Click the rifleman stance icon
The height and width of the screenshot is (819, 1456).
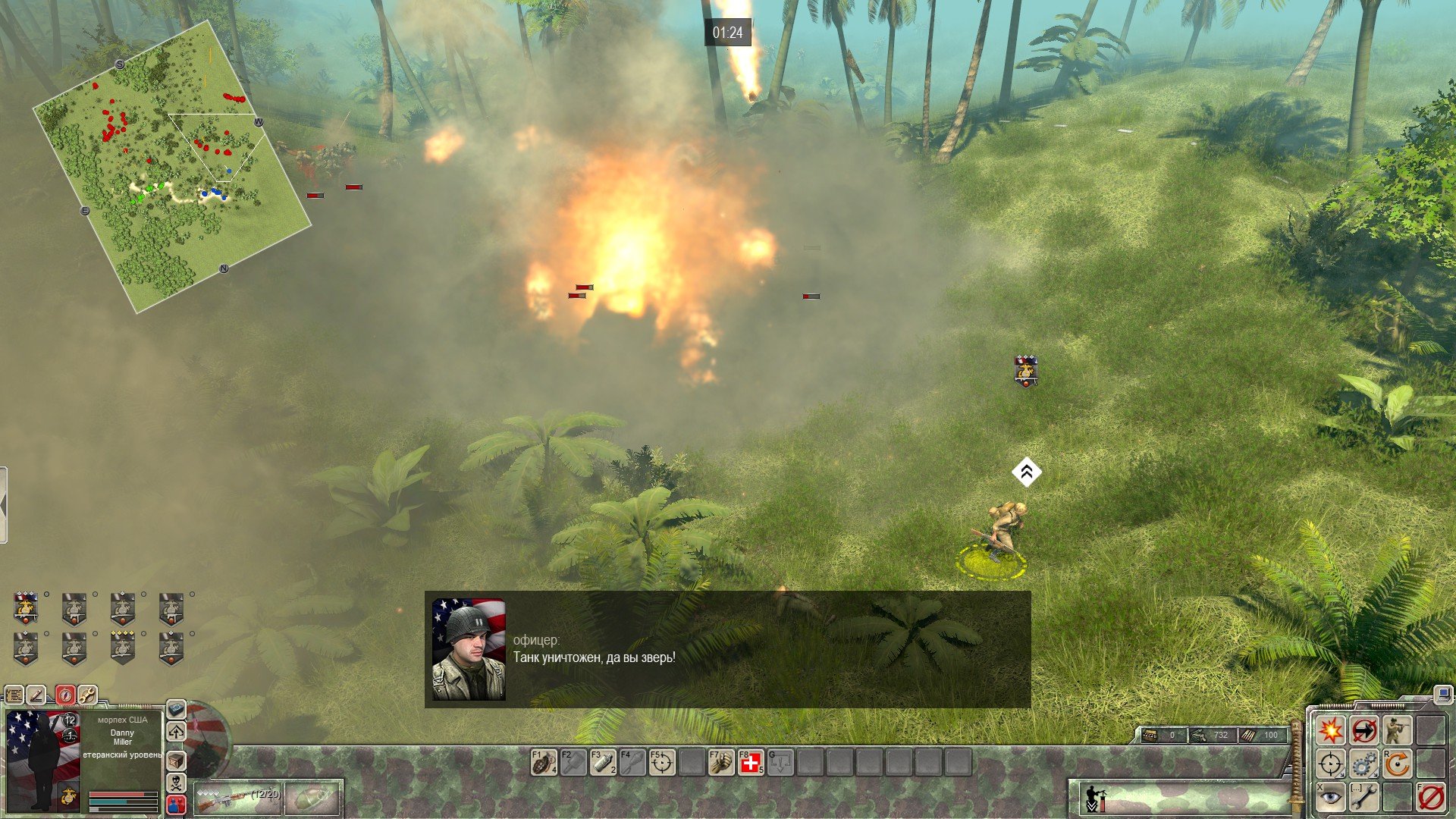point(1396,730)
